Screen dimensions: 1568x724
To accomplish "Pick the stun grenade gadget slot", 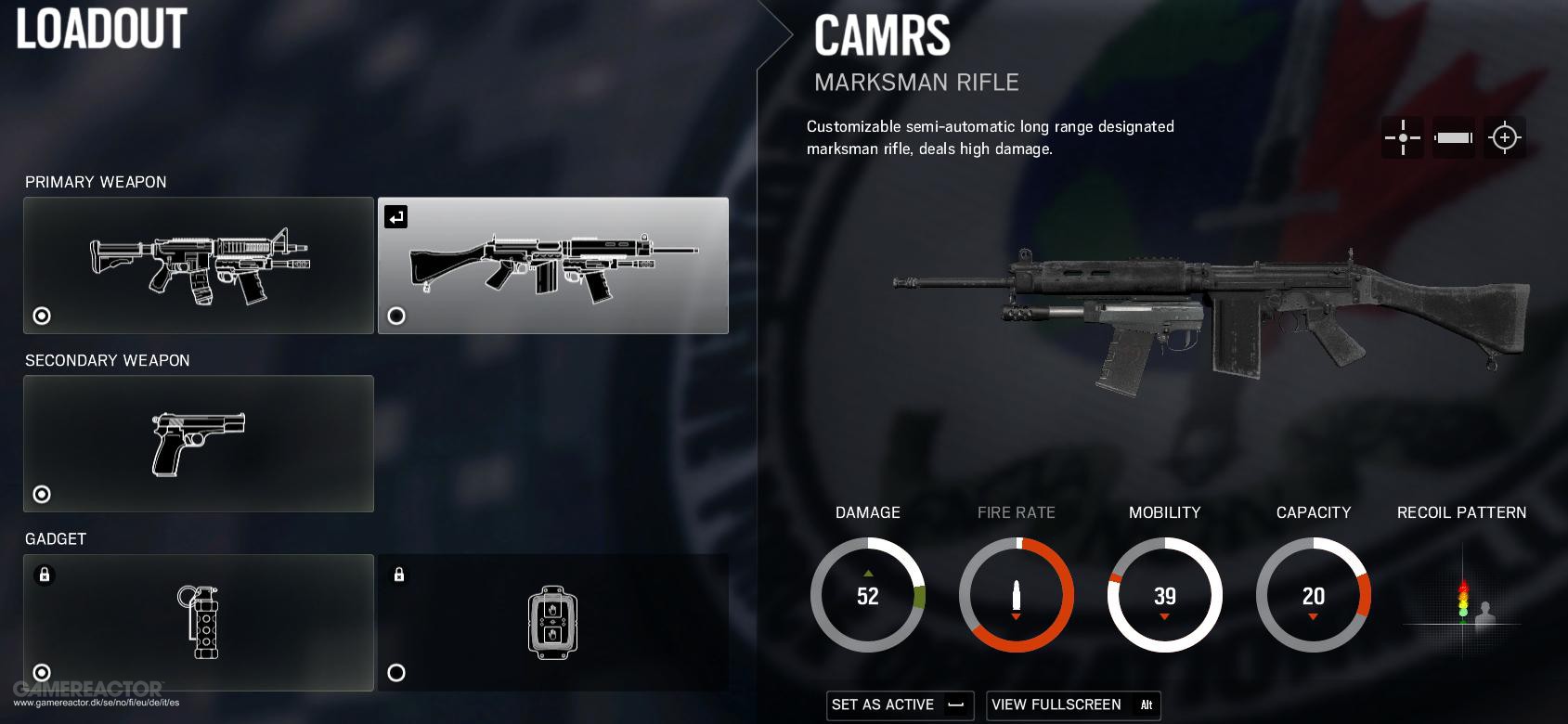I will coord(199,622).
